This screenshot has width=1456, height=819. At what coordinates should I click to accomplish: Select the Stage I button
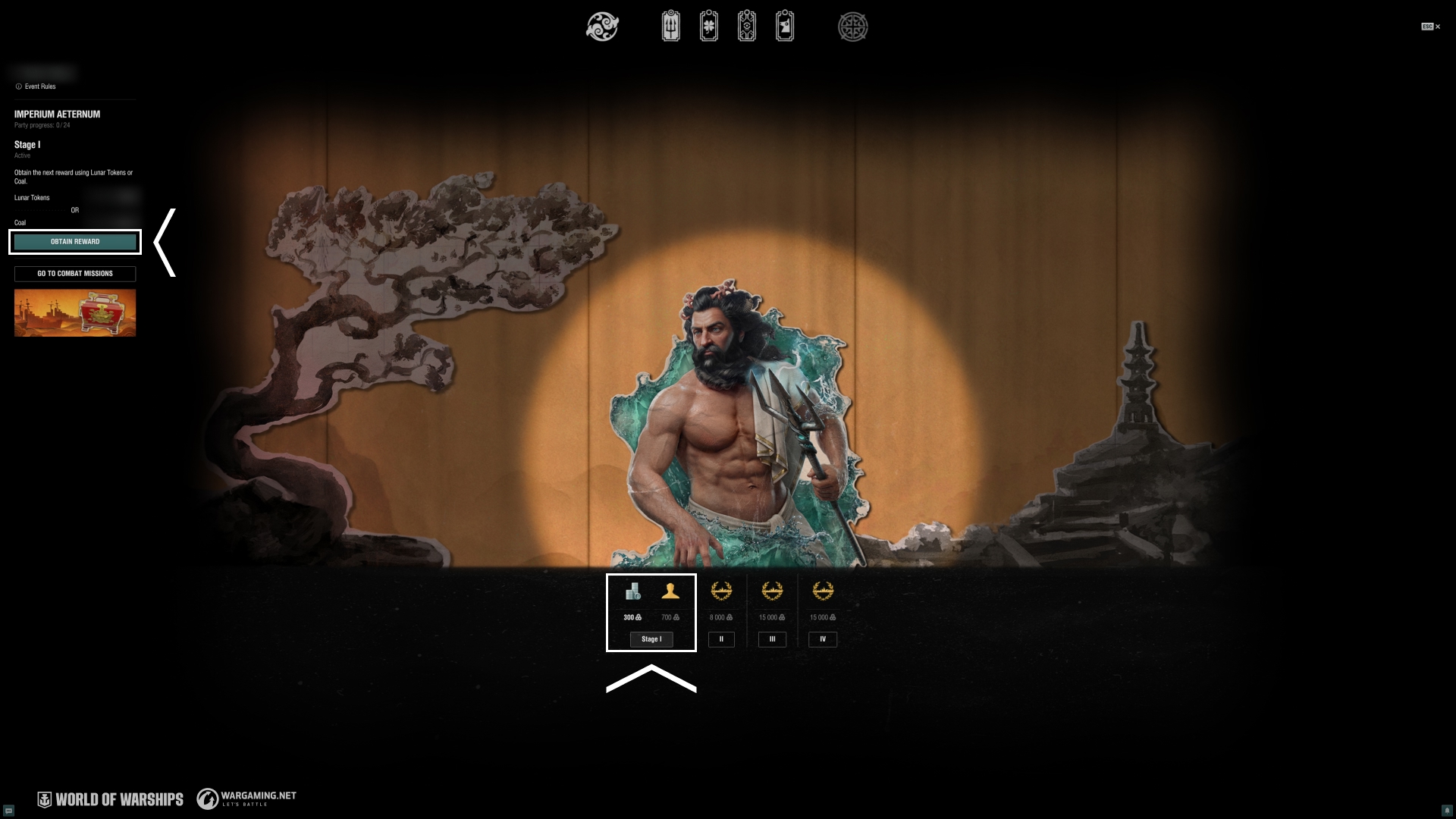651,639
